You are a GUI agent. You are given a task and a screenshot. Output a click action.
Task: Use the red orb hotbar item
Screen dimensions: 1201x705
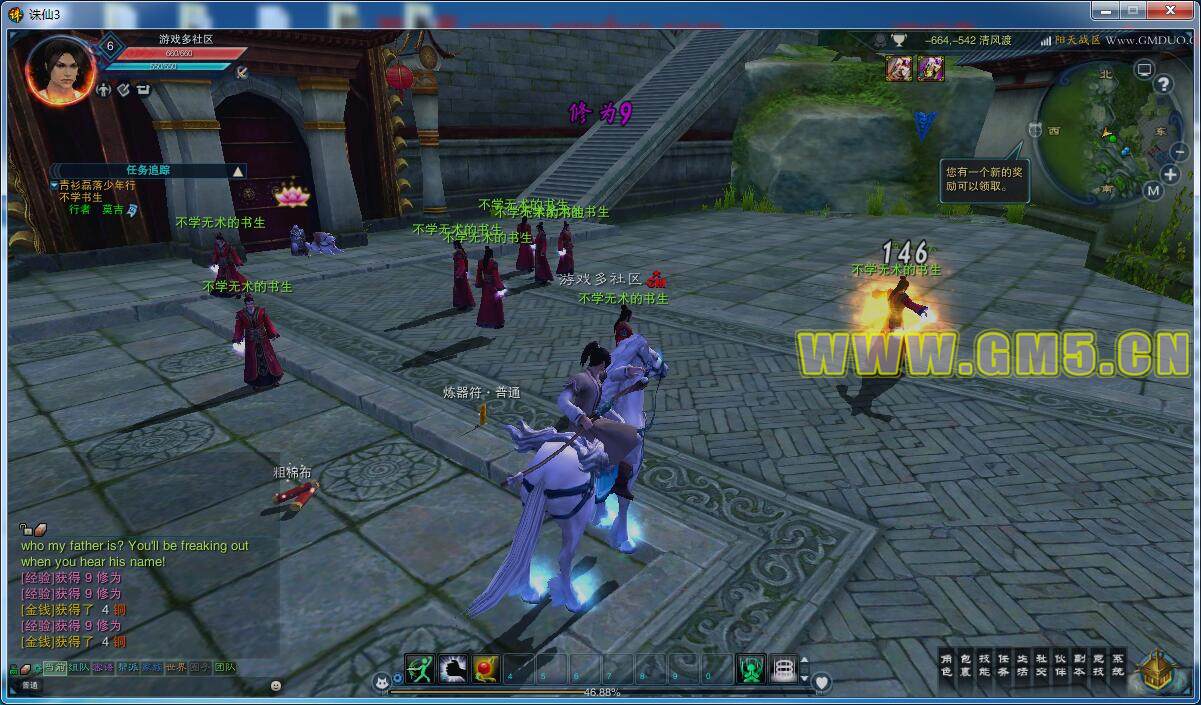[x=486, y=669]
